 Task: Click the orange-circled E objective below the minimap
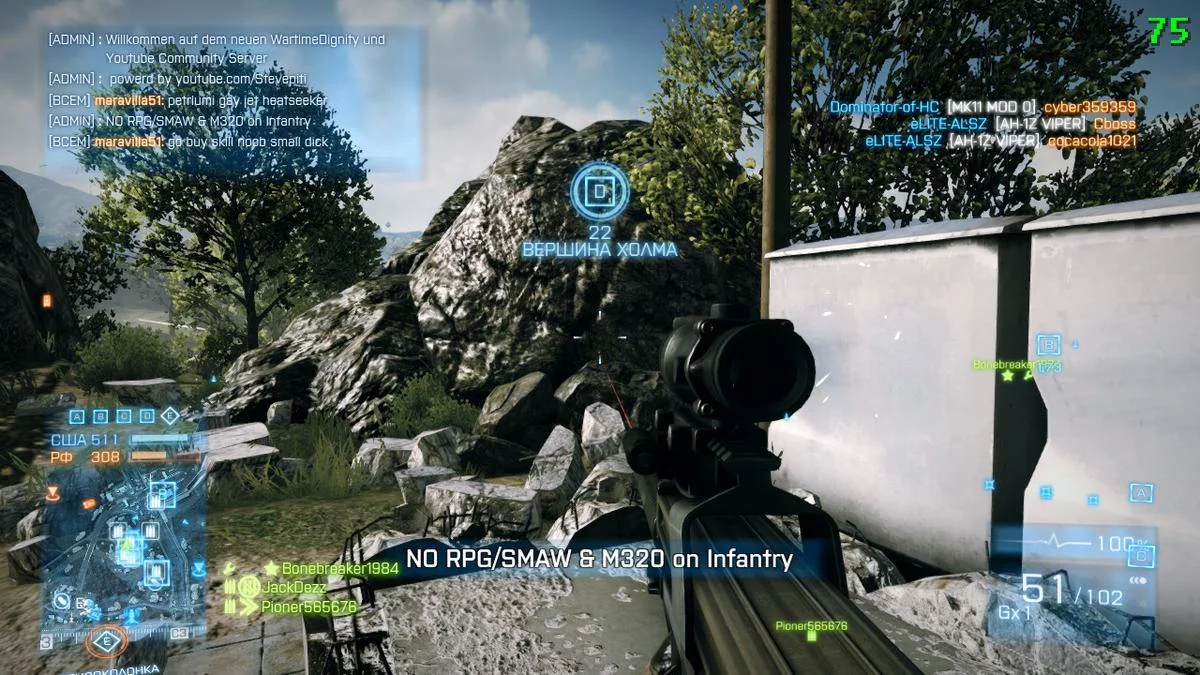pos(103,641)
